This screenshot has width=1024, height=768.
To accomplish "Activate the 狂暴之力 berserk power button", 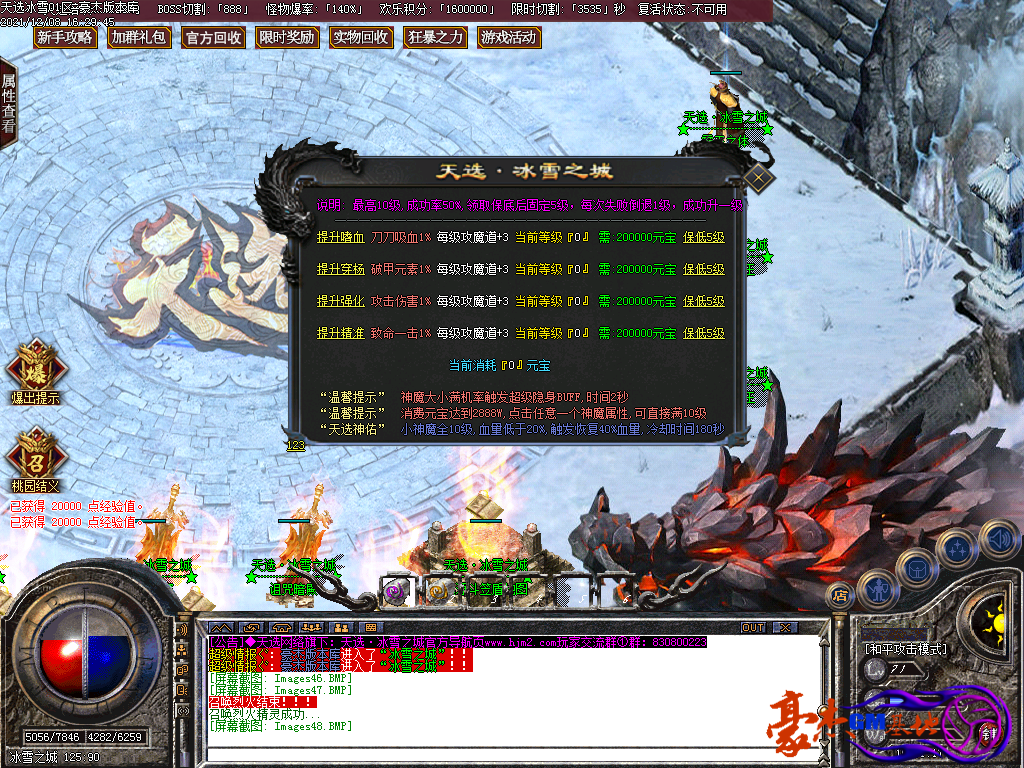I will [x=435, y=38].
